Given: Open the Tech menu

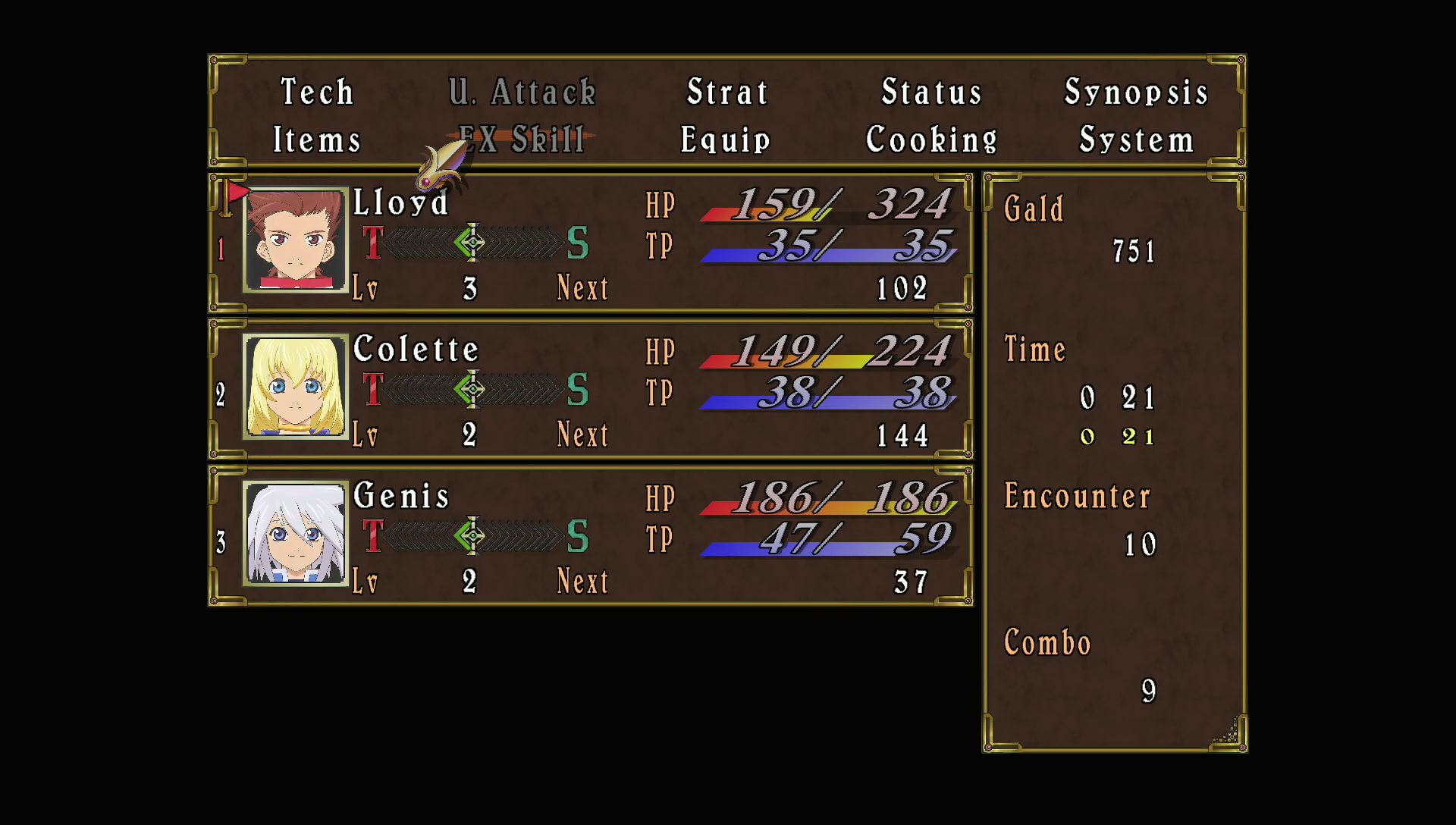Looking at the screenshot, I should tap(318, 92).
